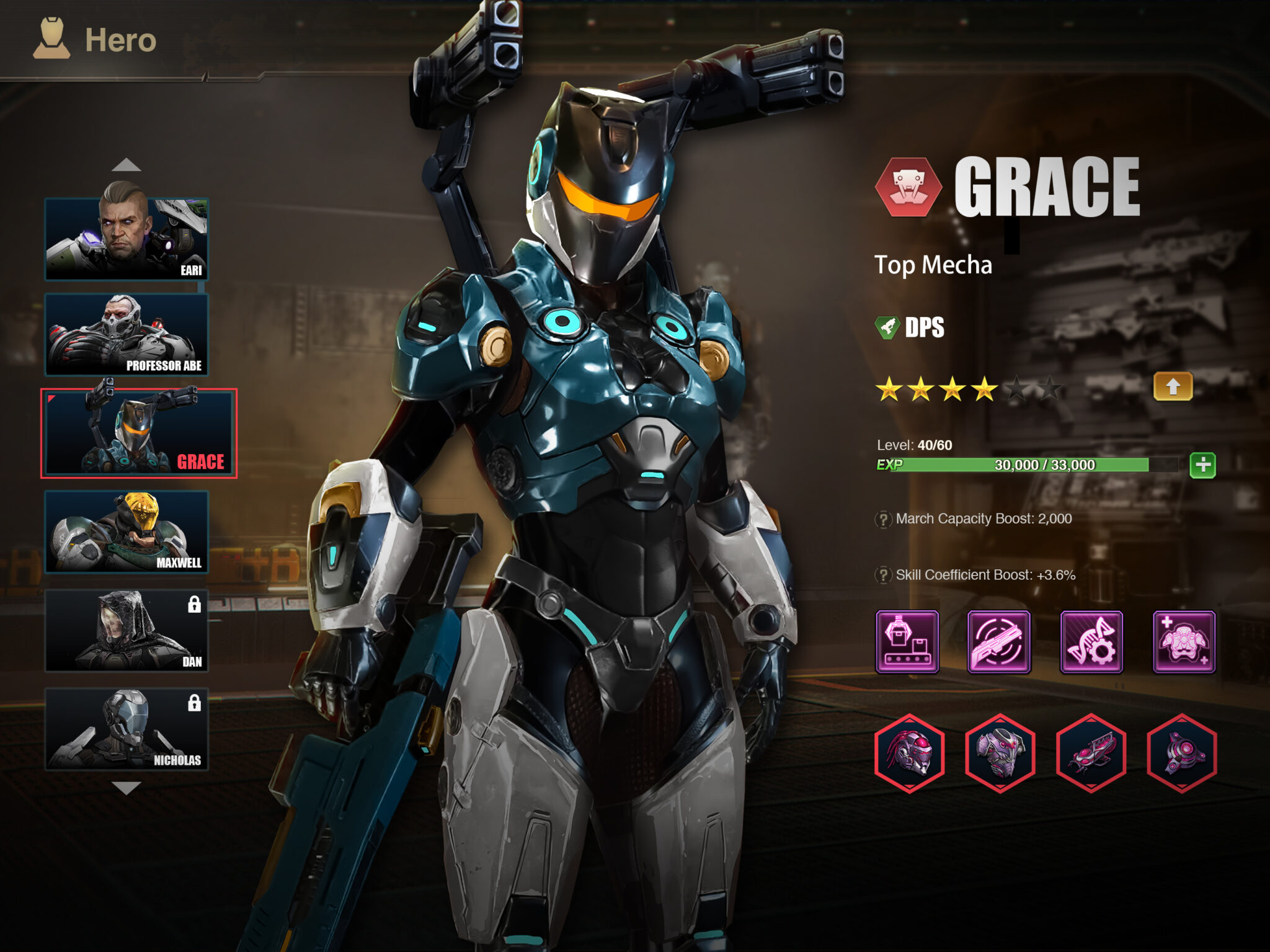Open the targeted rifle skill icon

pyautogui.click(x=999, y=642)
